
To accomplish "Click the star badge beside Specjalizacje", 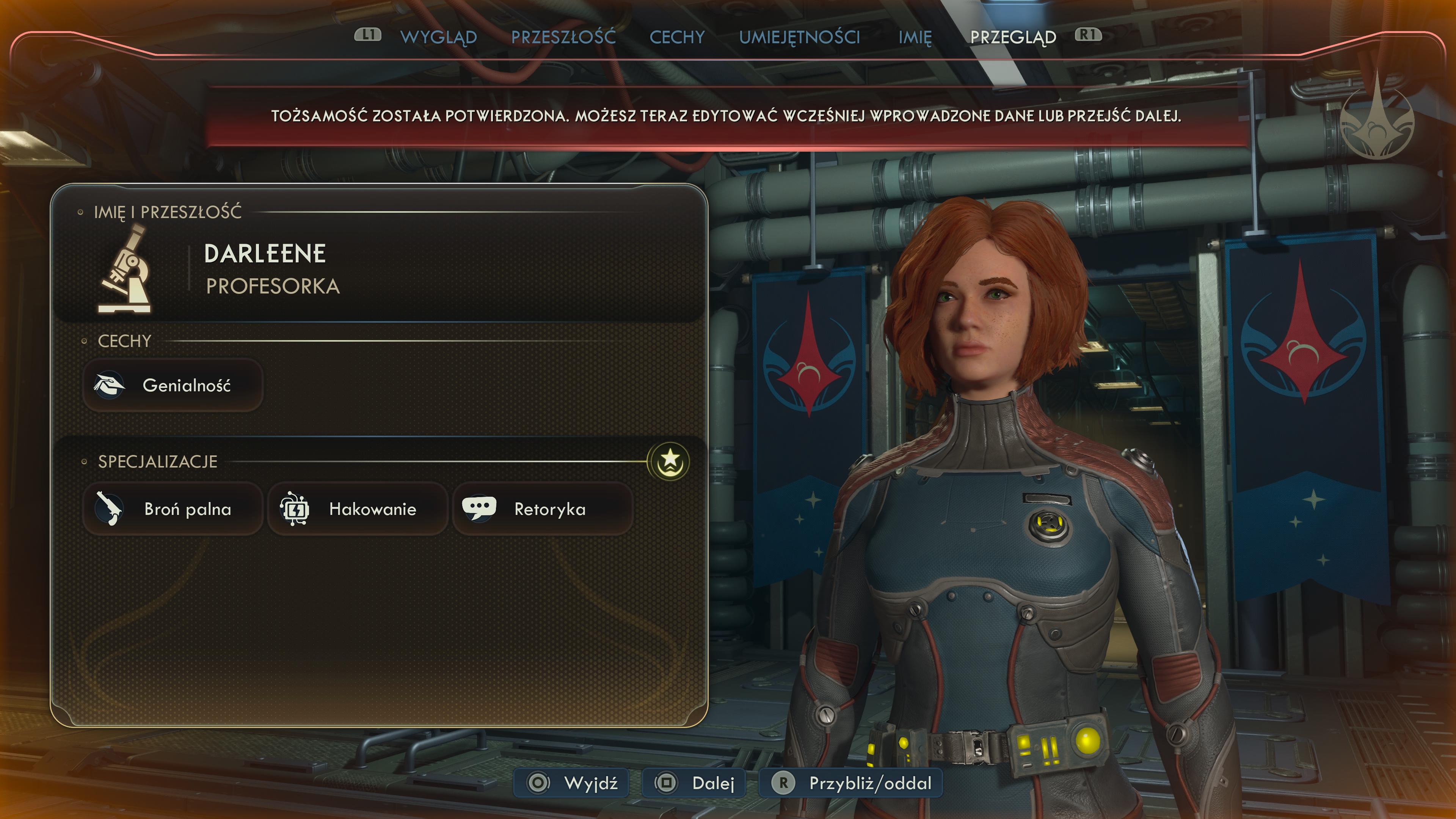I will (669, 461).
